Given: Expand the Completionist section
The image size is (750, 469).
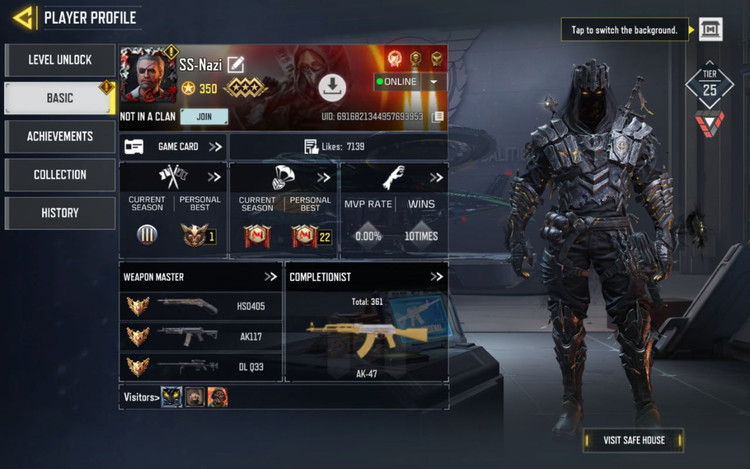Looking at the screenshot, I should (436, 277).
